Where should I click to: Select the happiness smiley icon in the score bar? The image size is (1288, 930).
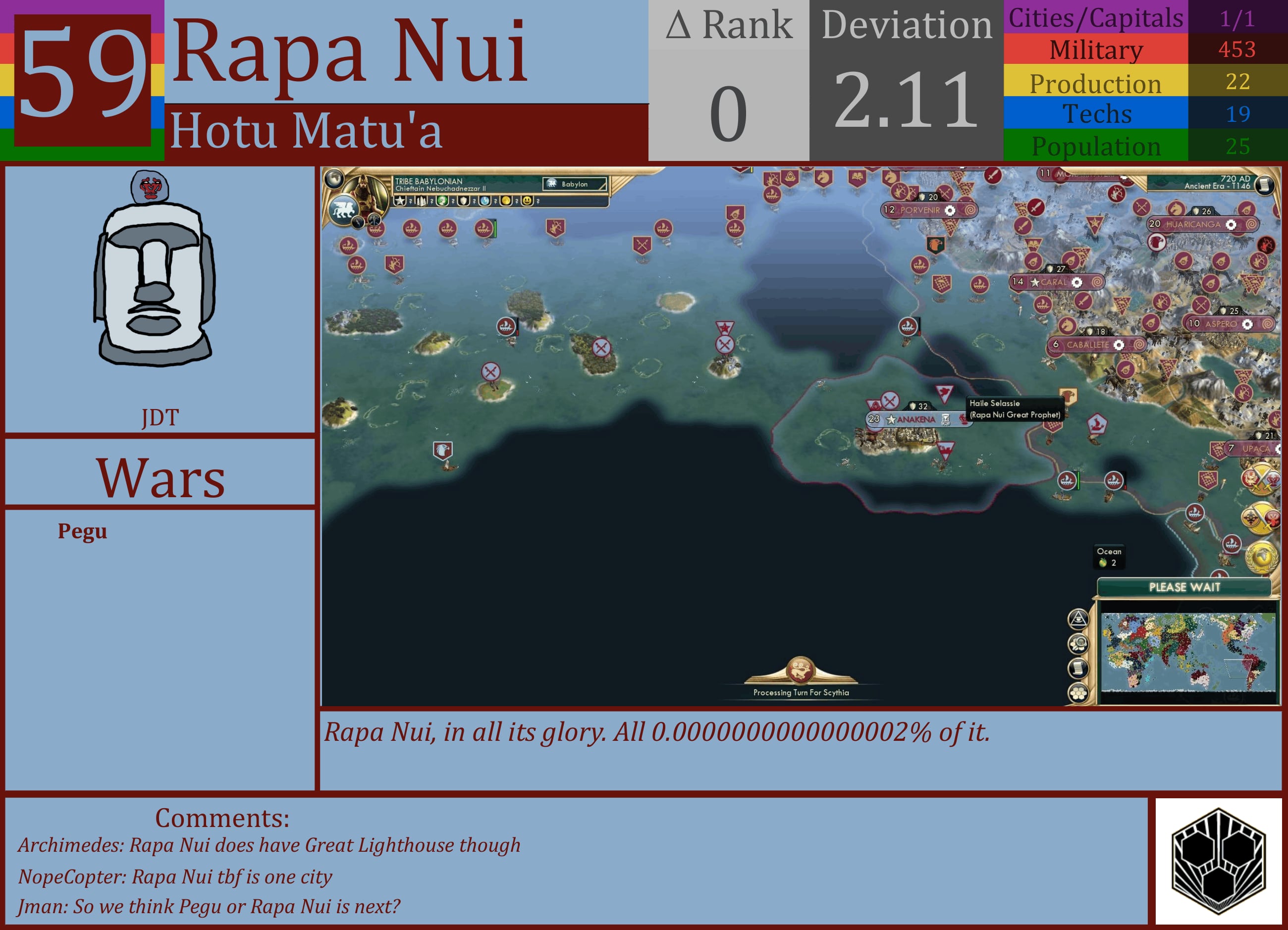pos(528,202)
